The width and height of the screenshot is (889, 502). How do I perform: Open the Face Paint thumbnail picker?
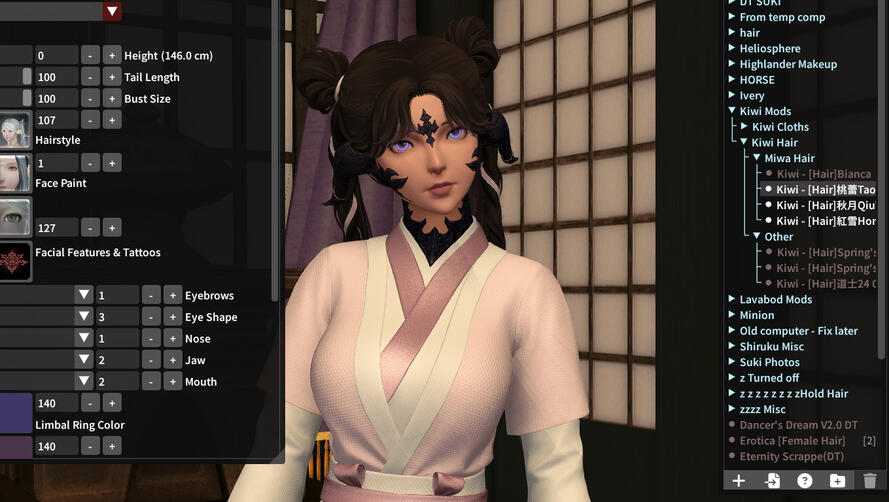click(15, 172)
